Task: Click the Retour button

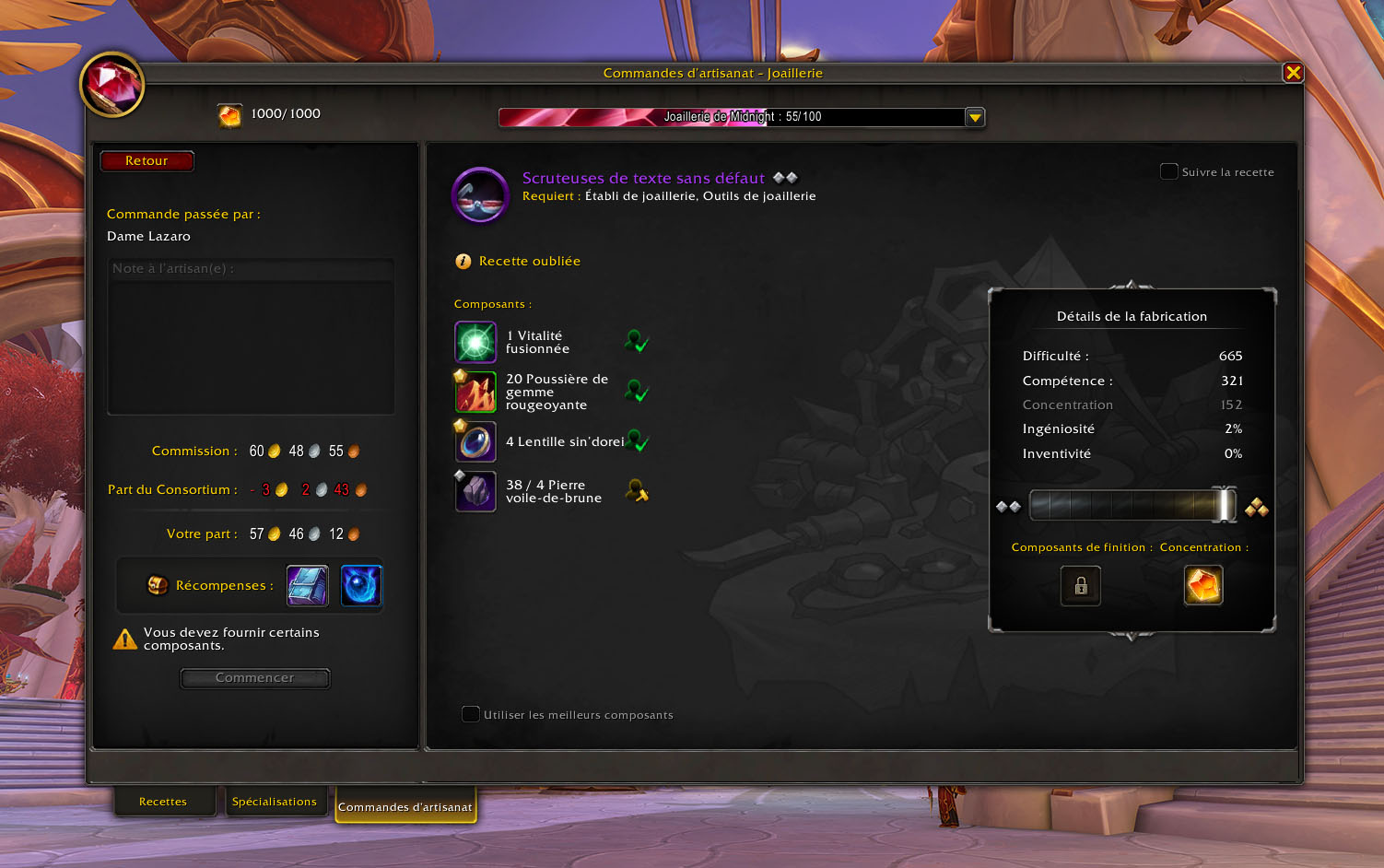Action: (147, 161)
